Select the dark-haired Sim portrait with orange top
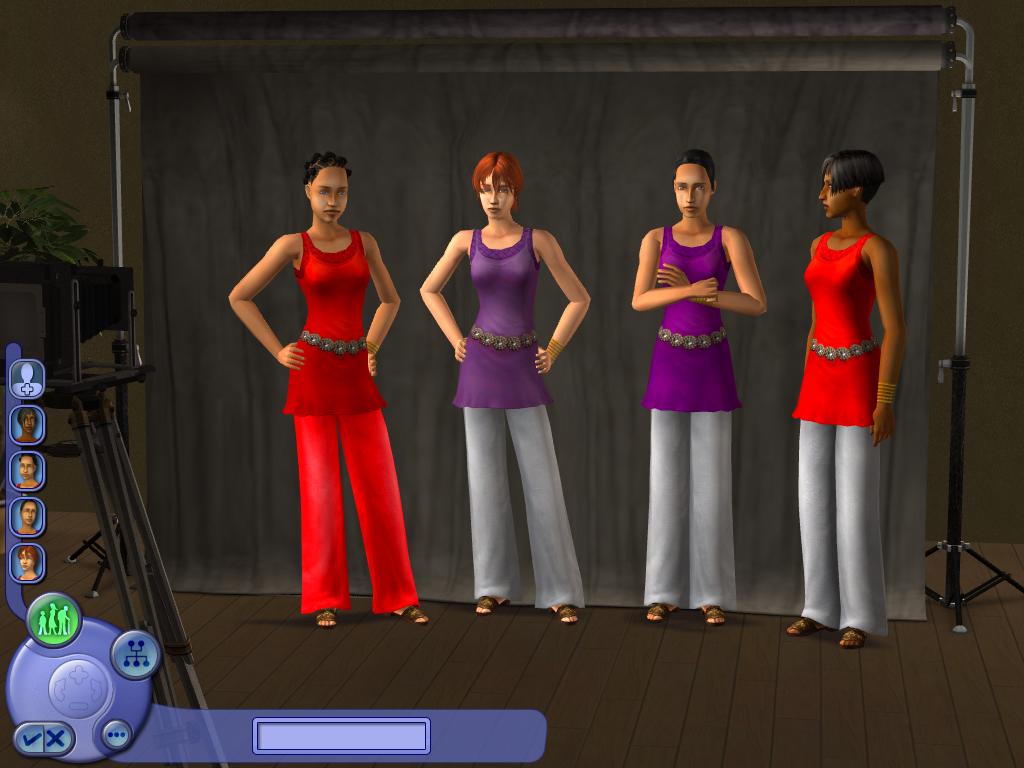 (27, 424)
